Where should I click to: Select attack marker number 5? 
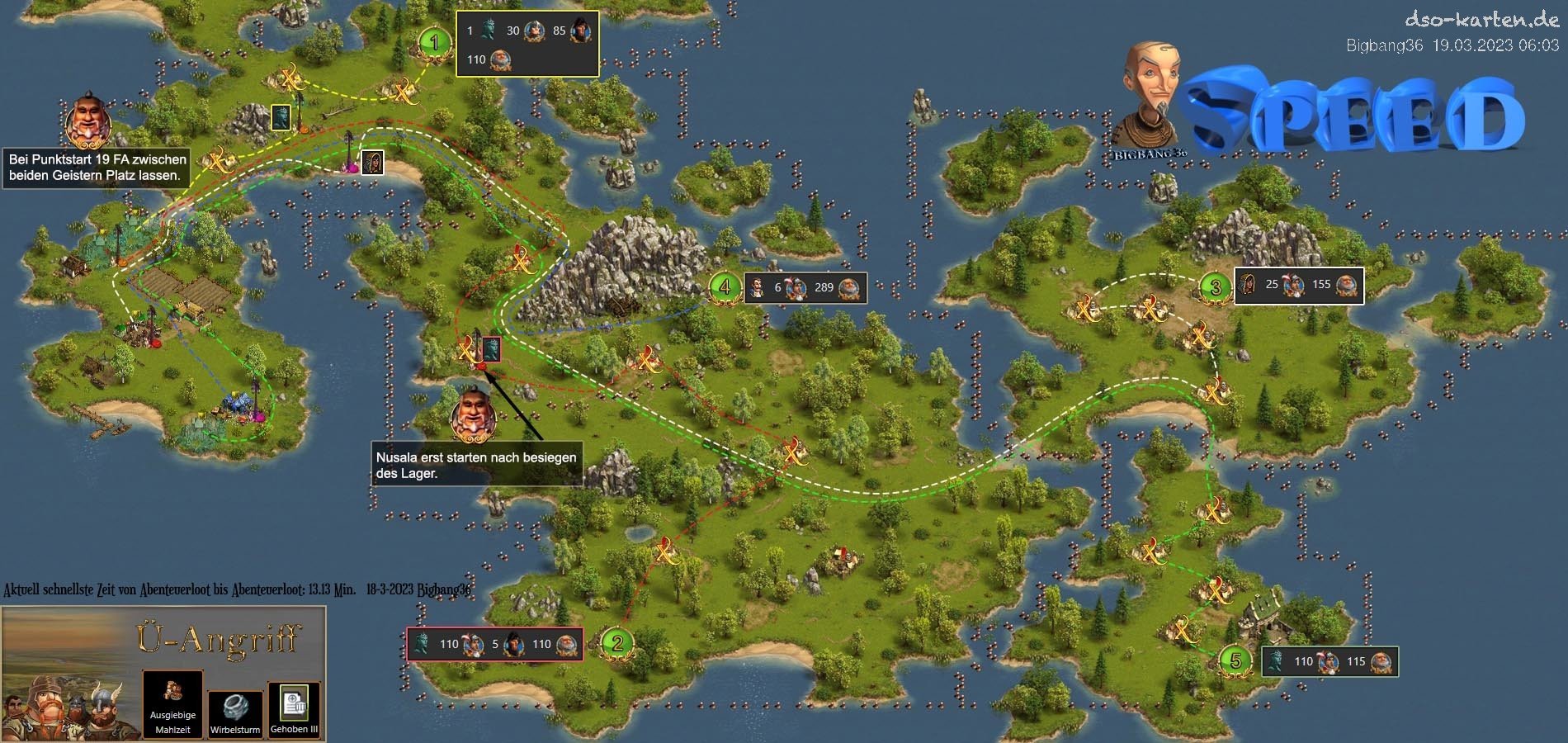point(1235,660)
